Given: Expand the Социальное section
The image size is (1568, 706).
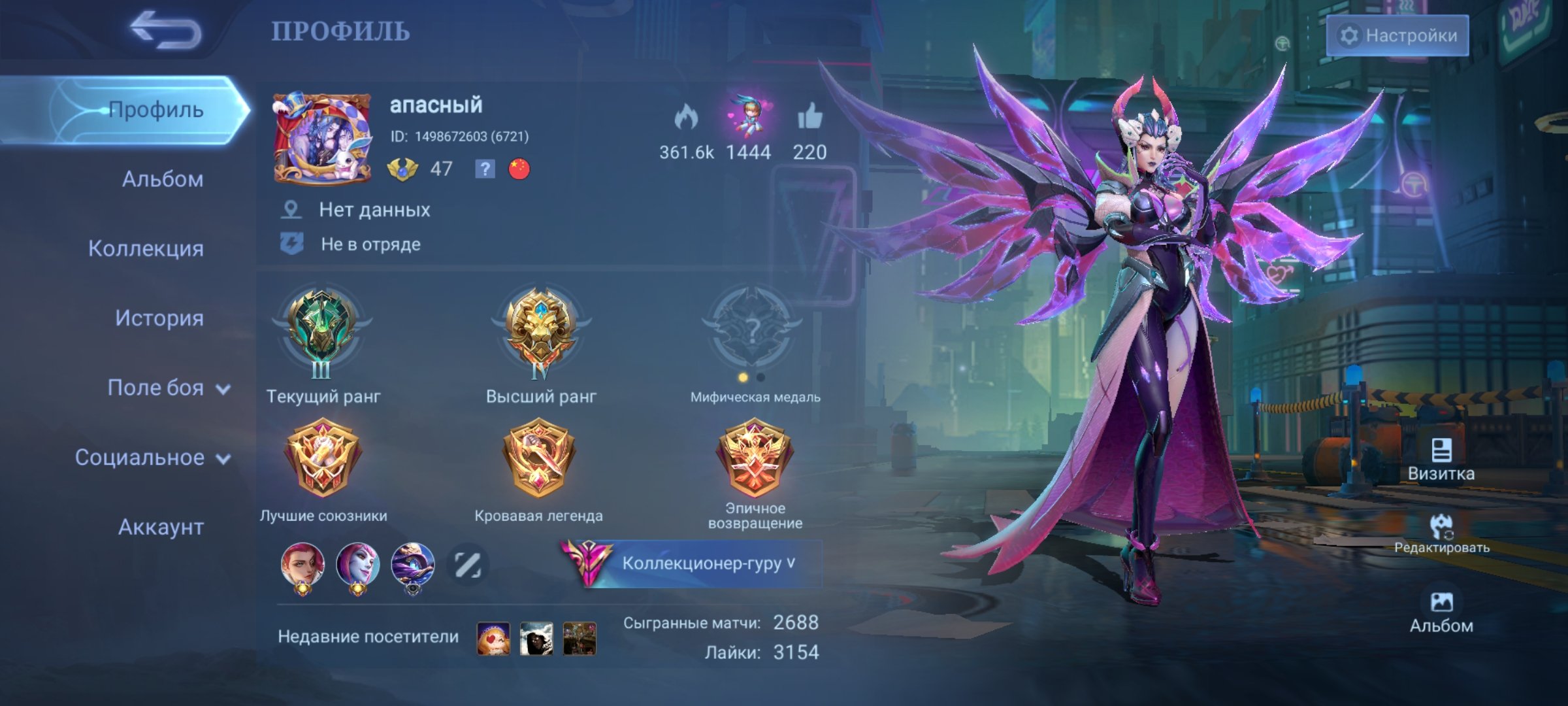Looking at the screenshot, I should click(152, 458).
